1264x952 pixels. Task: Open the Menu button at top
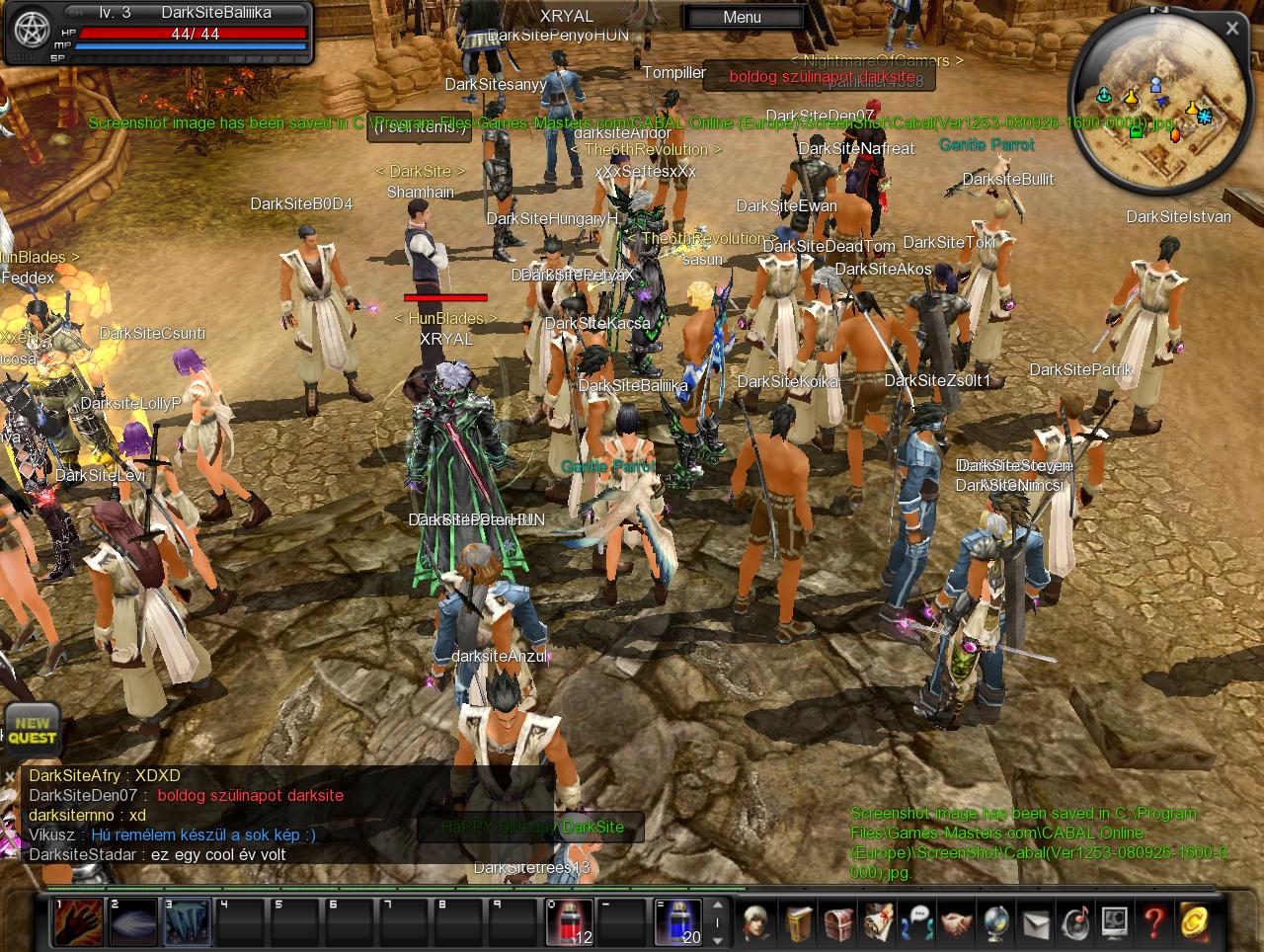click(x=742, y=17)
